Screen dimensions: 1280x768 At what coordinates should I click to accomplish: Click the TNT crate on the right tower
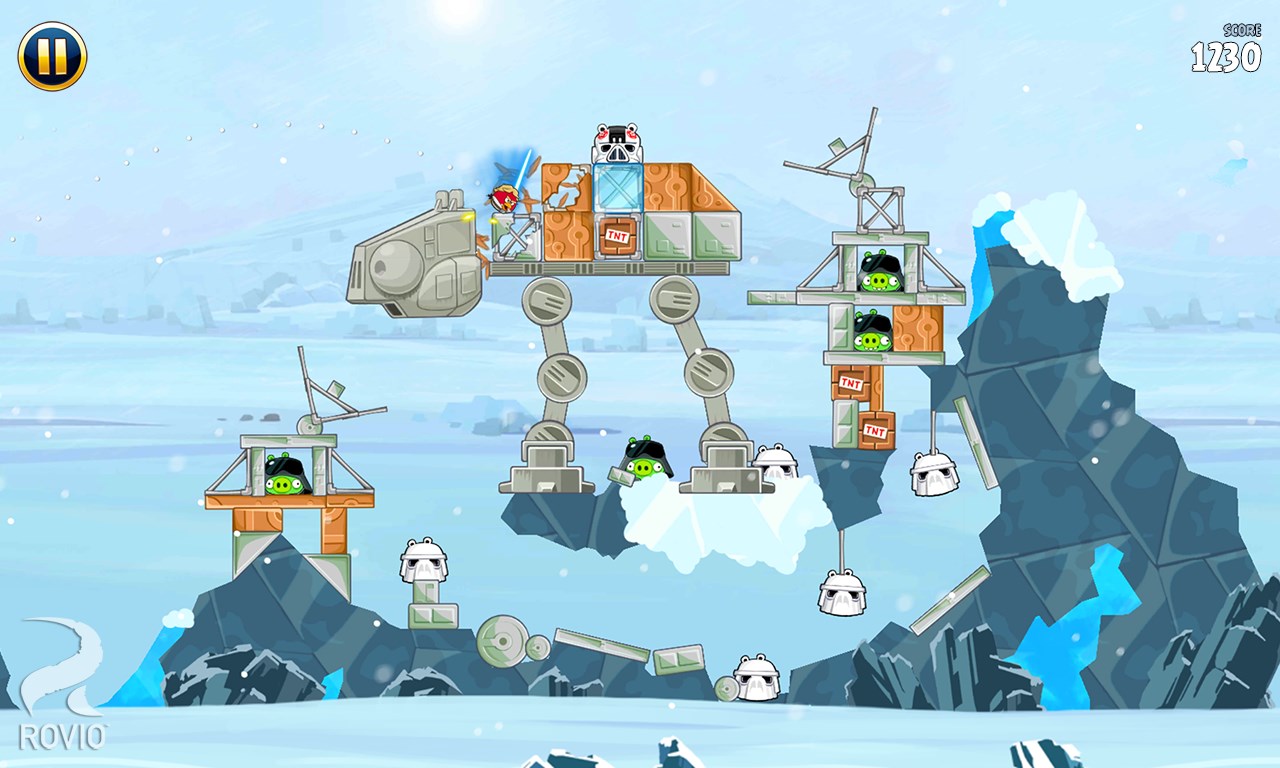[851, 381]
